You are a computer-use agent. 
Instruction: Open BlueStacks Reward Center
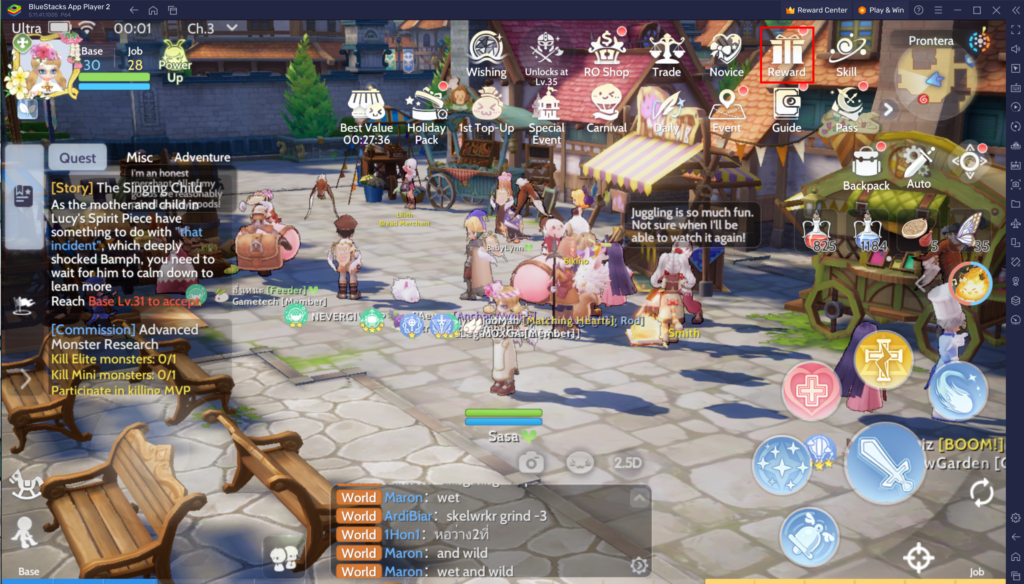817,10
